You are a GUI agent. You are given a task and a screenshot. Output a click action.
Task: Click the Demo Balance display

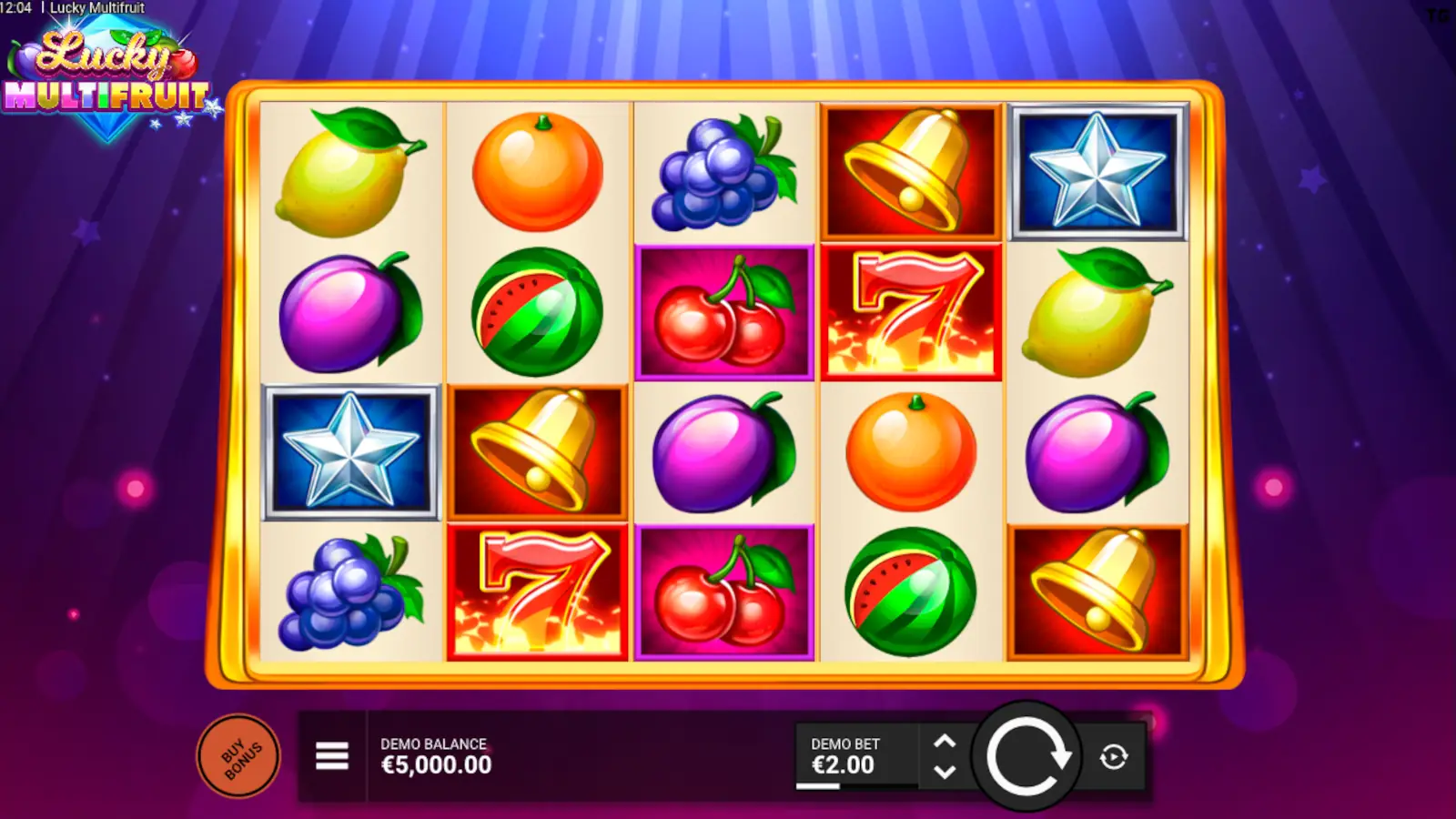coord(437,755)
